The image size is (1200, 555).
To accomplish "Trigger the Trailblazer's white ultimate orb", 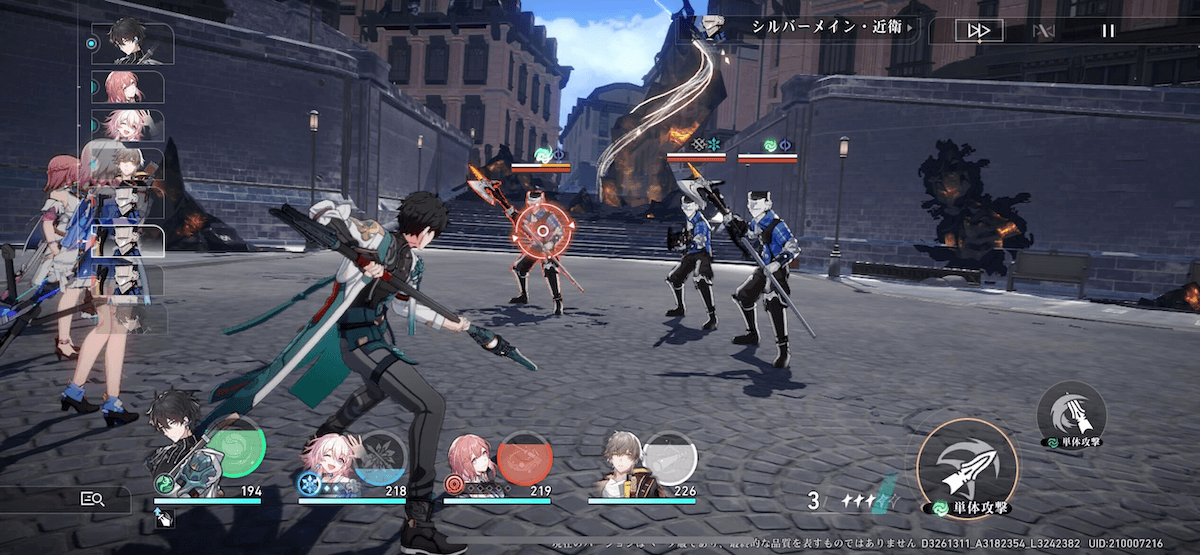I will point(669,458).
